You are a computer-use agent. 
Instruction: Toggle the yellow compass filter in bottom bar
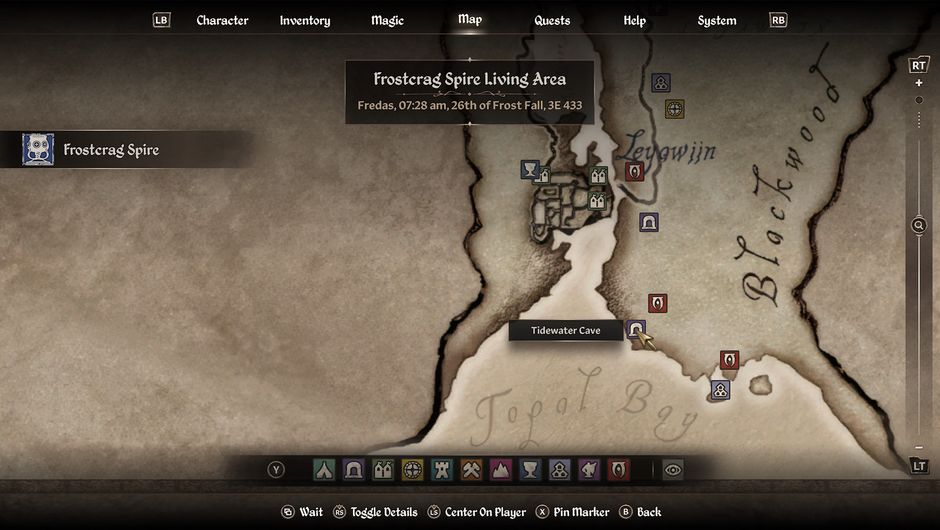pyautogui.click(x=412, y=469)
